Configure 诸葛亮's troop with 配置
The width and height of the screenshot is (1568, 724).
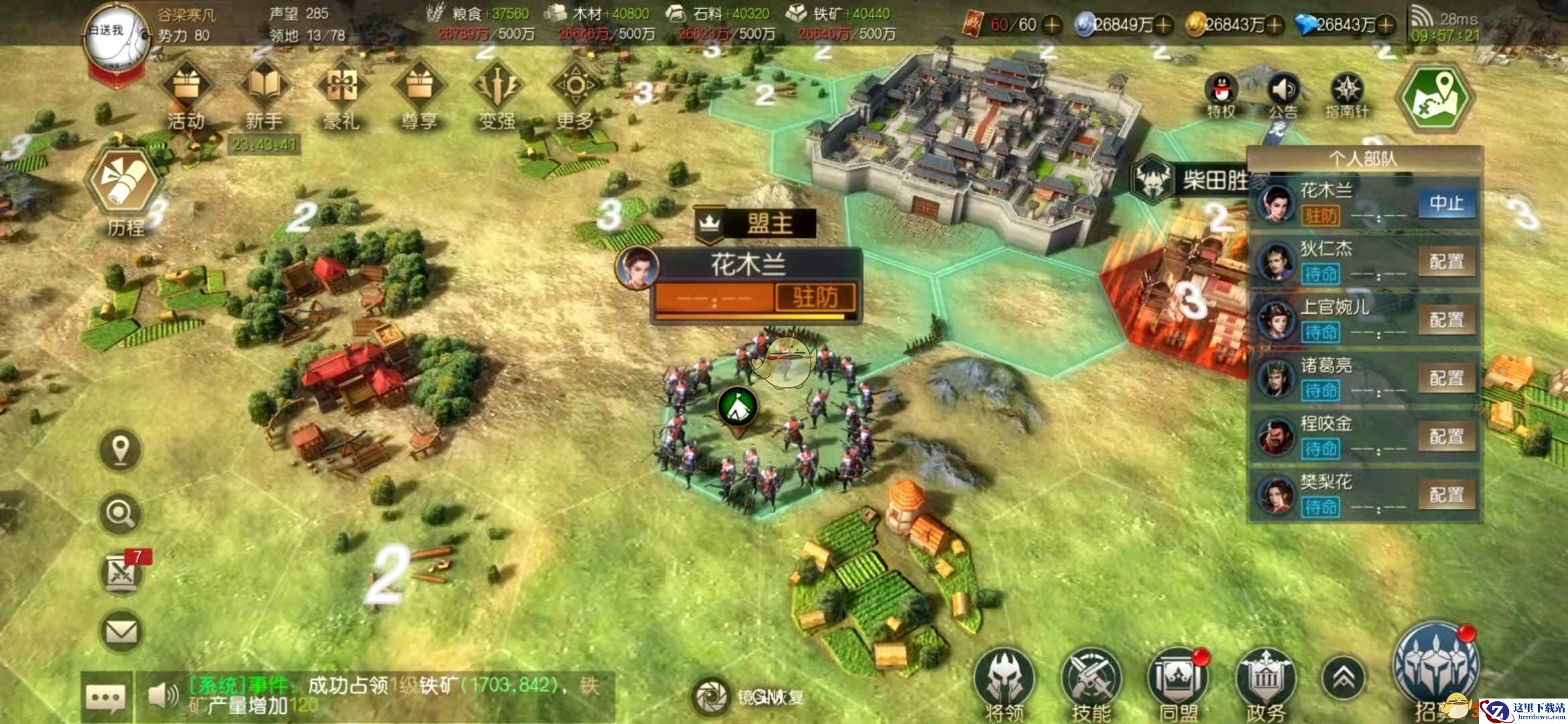tap(1447, 378)
